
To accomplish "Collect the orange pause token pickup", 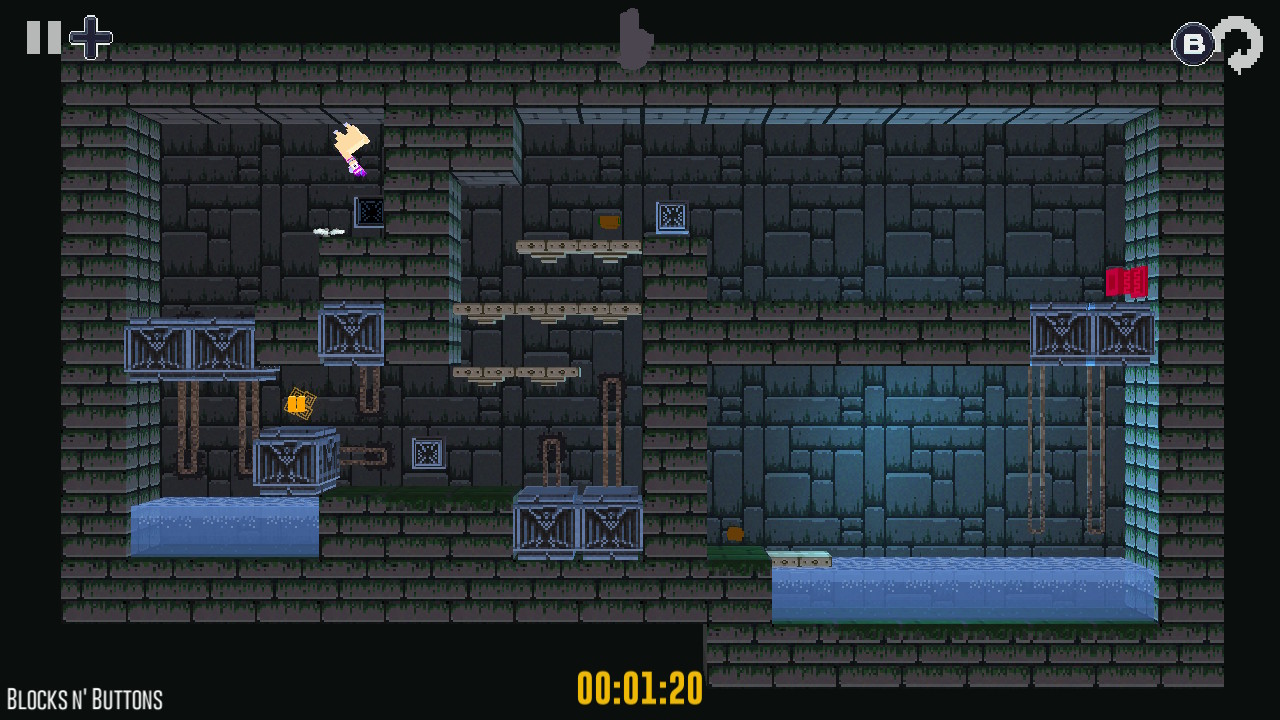I will (298, 404).
